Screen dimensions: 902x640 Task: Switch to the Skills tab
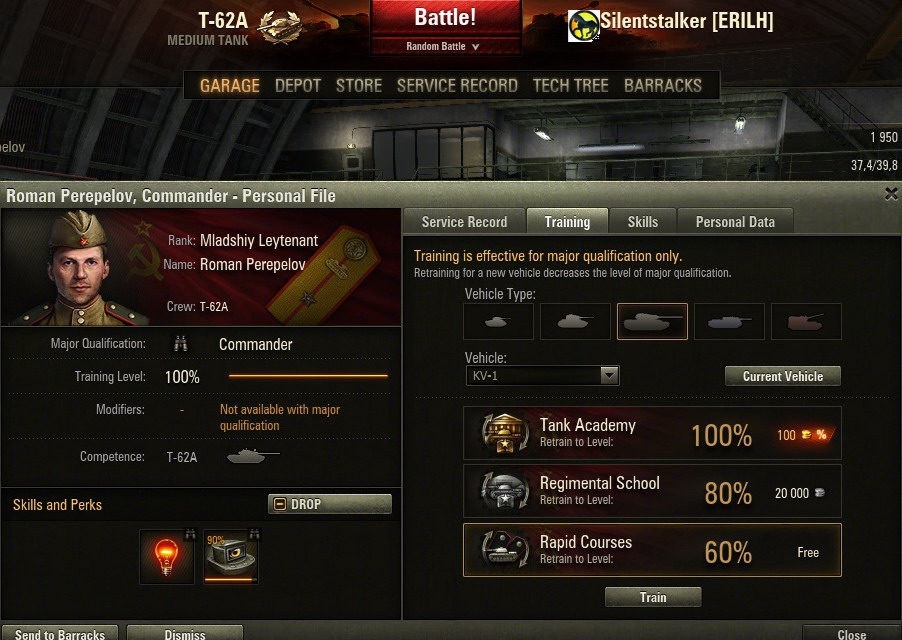(643, 222)
